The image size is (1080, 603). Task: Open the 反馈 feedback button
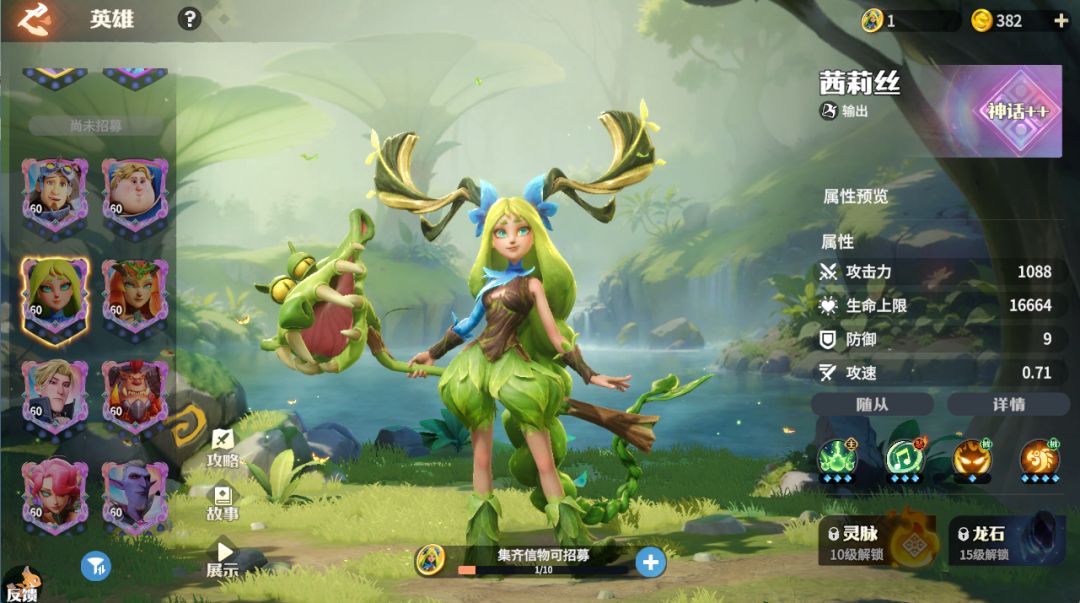[22, 585]
